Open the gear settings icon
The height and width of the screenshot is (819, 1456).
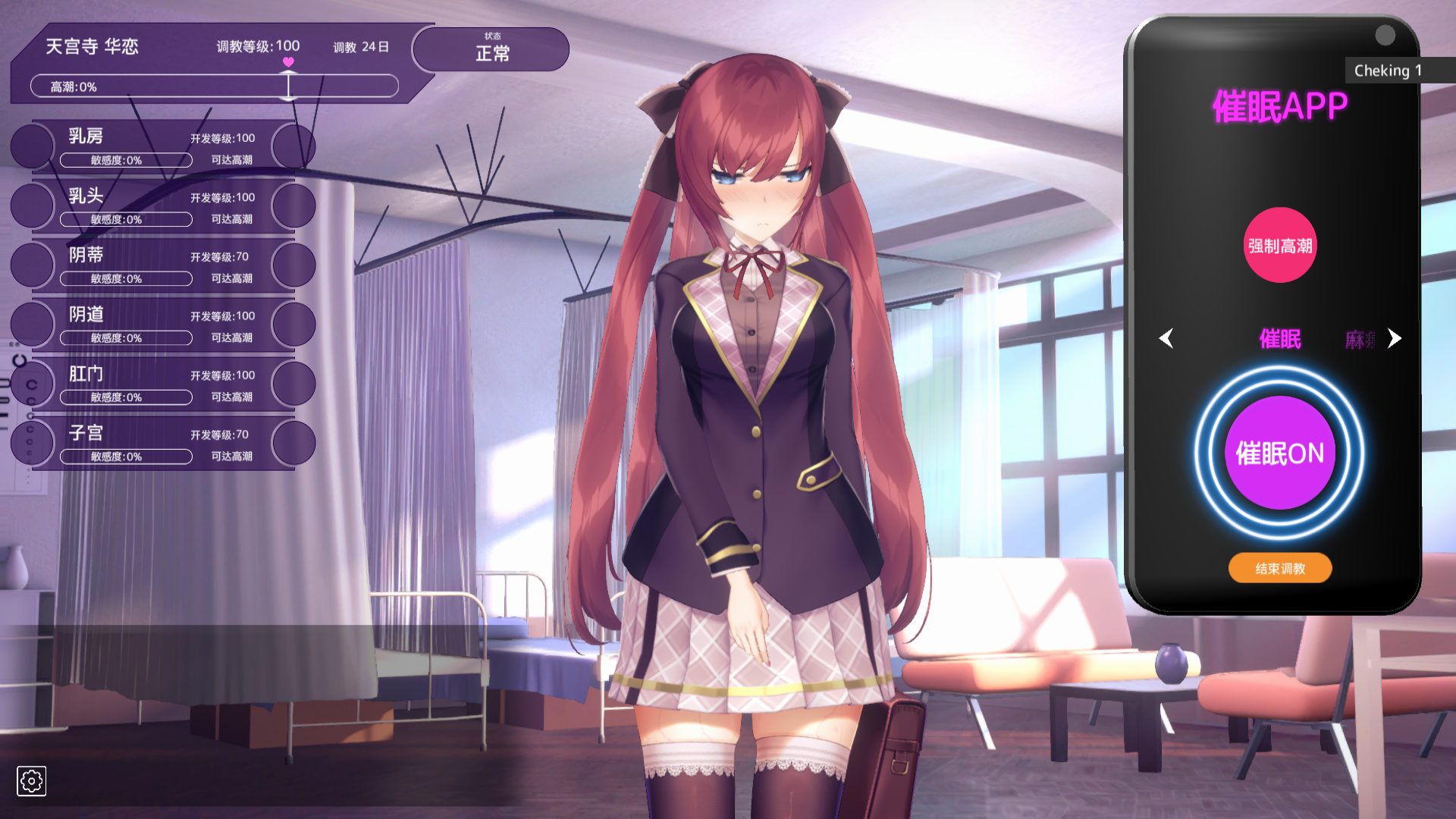pos(31,780)
